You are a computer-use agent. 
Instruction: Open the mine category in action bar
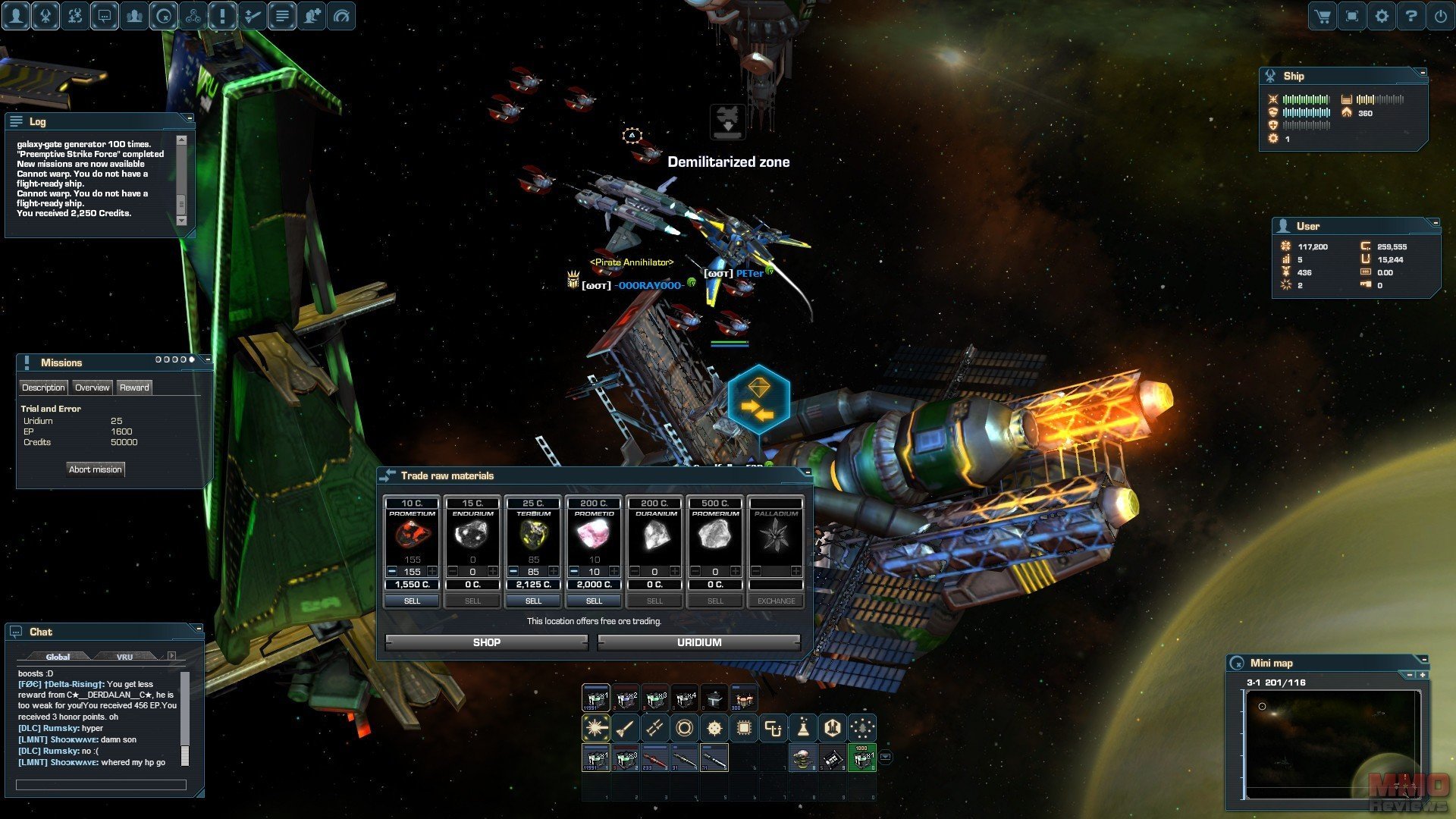coord(714,729)
